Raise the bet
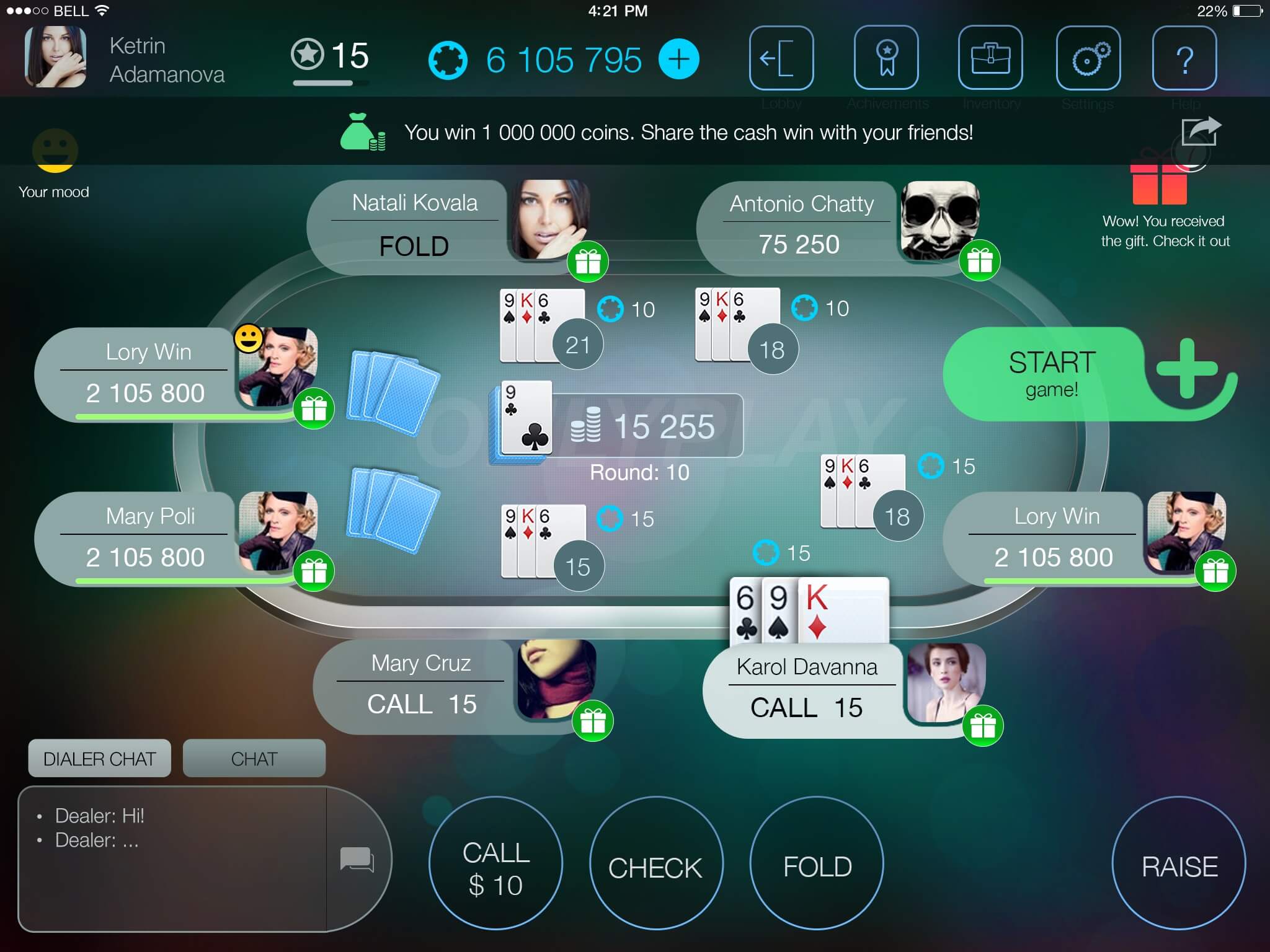Viewport: 1270px width, 952px height. point(1179,864)
